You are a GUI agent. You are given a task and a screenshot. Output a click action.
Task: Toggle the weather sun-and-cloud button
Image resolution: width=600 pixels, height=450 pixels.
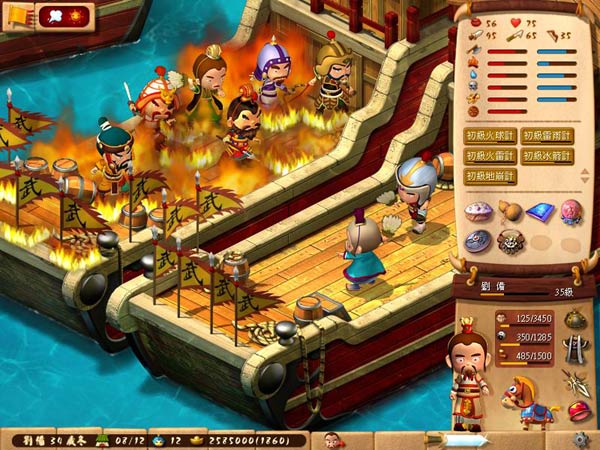(64, 14)
